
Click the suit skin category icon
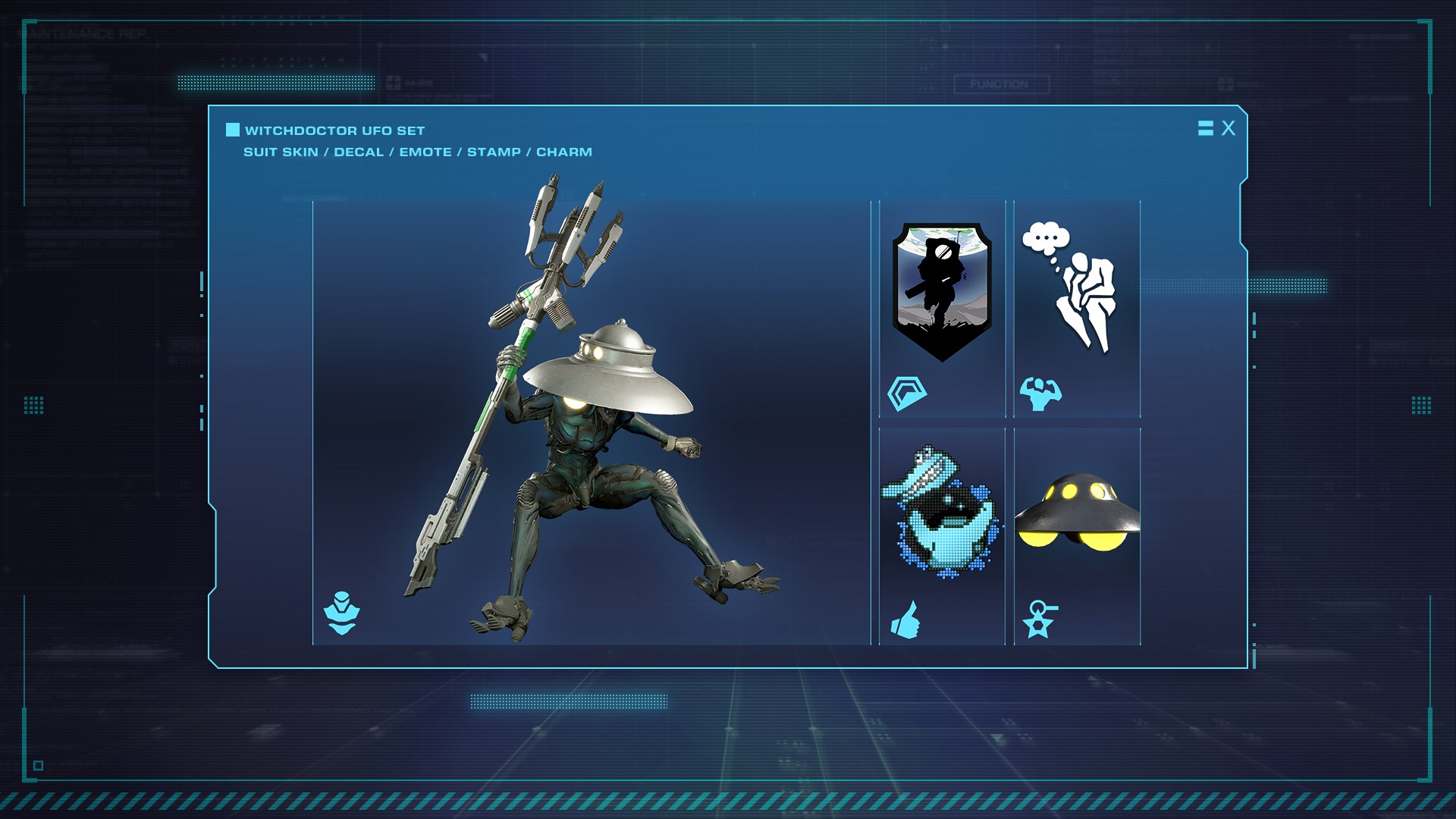tap(341, 613)
